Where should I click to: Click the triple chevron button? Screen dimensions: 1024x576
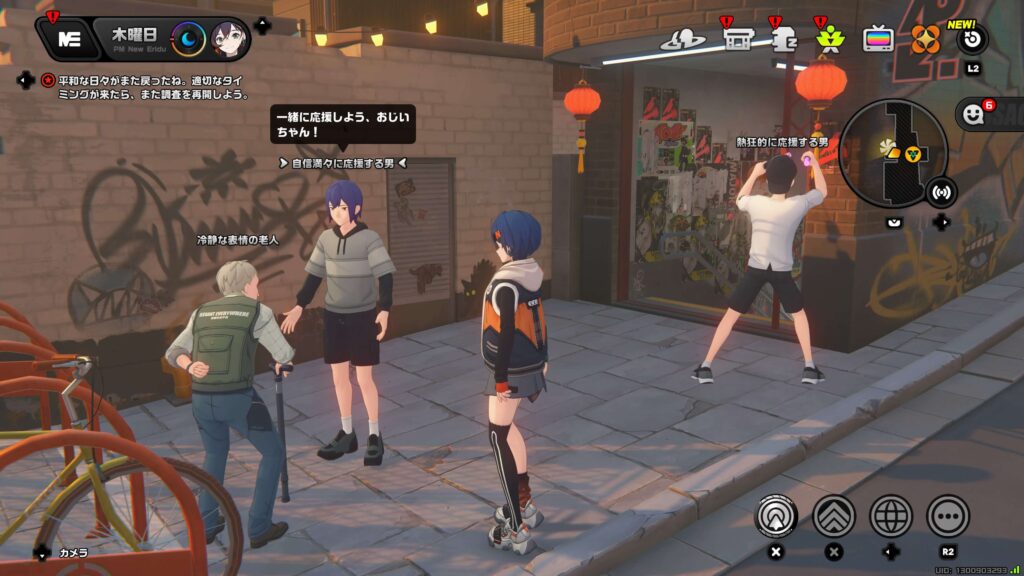pos(834,516)
